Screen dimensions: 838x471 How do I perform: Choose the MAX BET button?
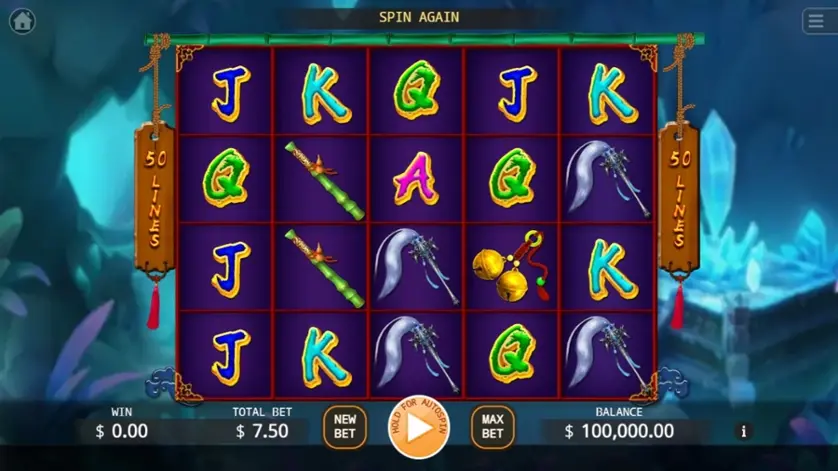tap(492, 427)
